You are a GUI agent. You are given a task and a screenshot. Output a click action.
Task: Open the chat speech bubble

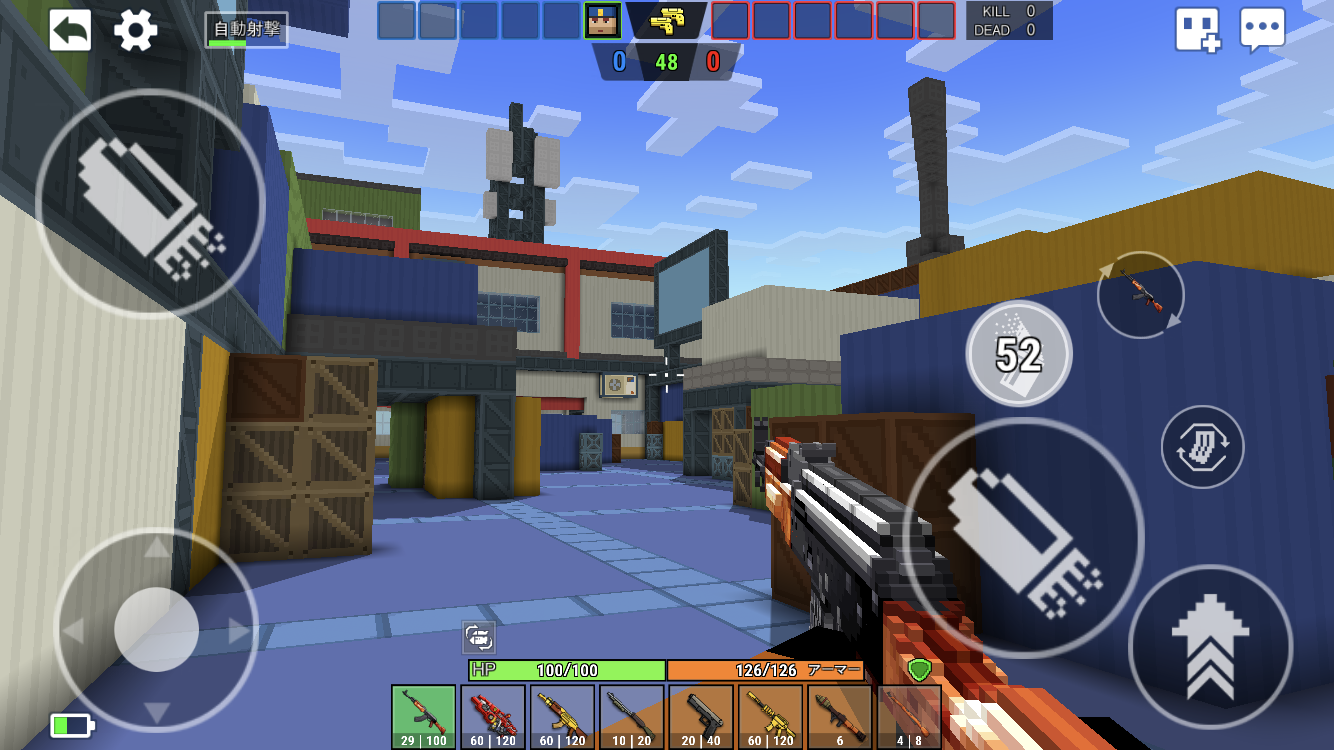point(1262,31)
